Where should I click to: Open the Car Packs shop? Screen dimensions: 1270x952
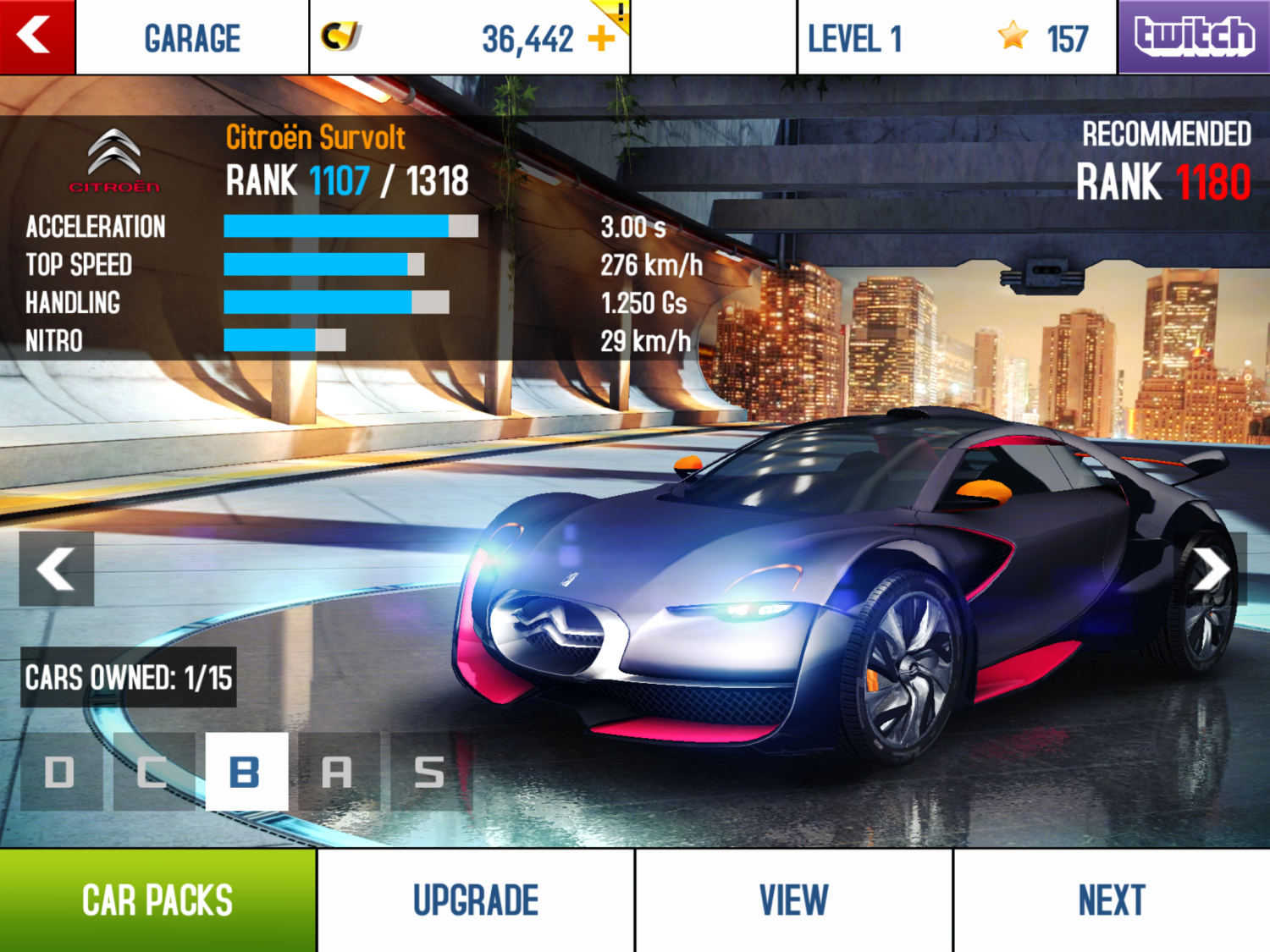[x=157, y=900]
